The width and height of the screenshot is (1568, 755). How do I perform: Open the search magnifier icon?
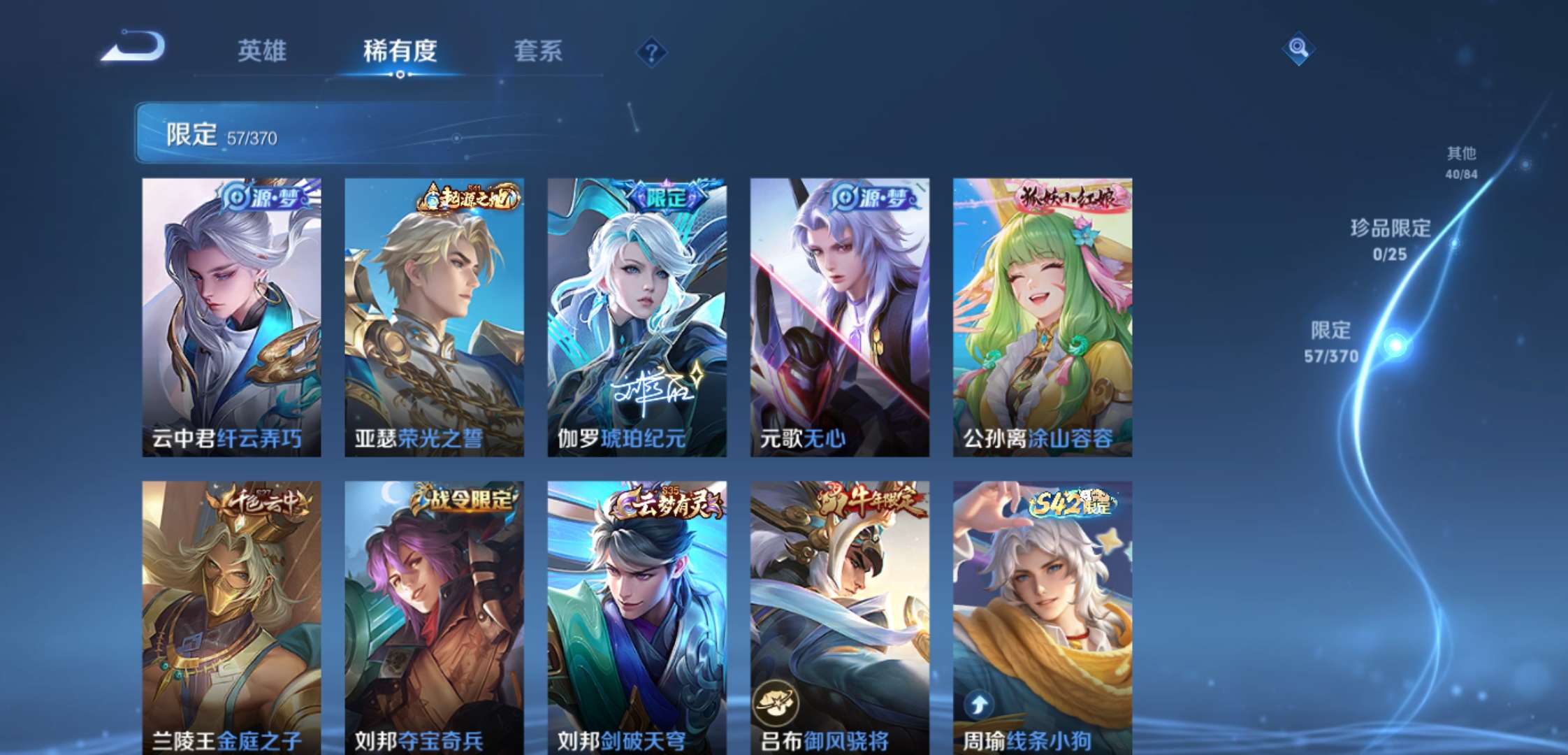1298,49
